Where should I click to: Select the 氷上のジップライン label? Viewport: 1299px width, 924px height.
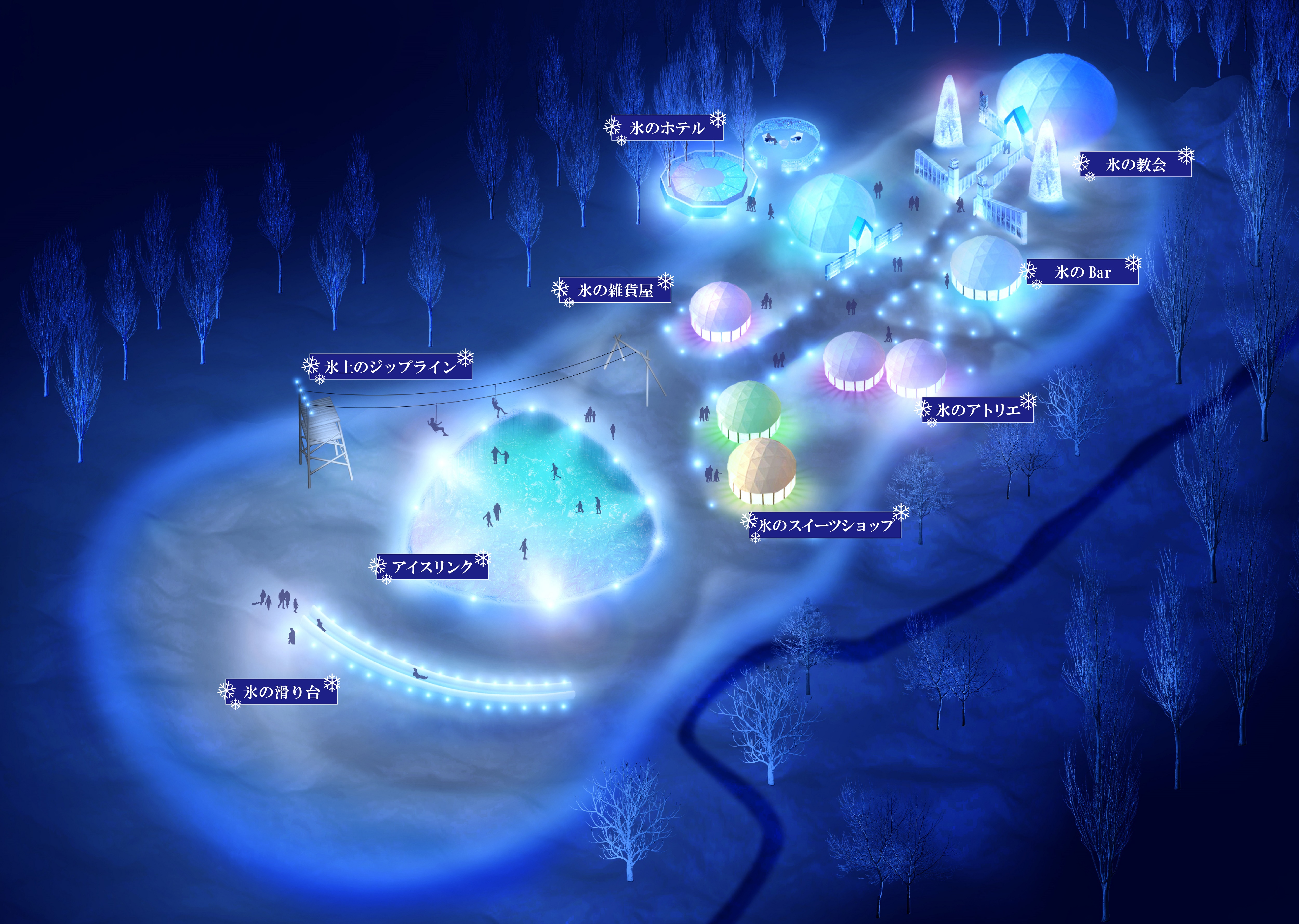pyautogui.click(x=390, y=367)
